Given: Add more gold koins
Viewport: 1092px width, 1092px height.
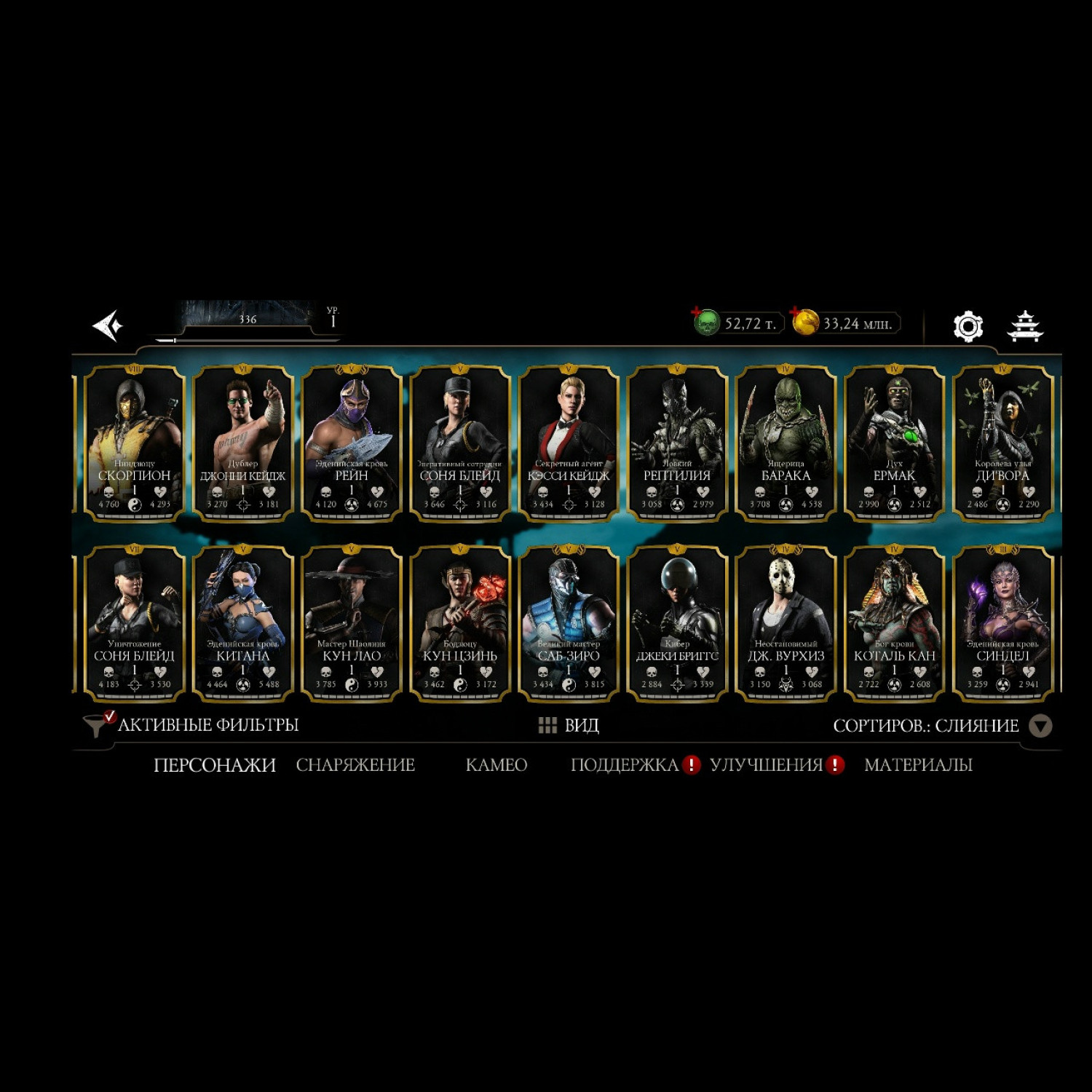Looking at the screenshot, I should pyautogui.click(x=804, y=323).
